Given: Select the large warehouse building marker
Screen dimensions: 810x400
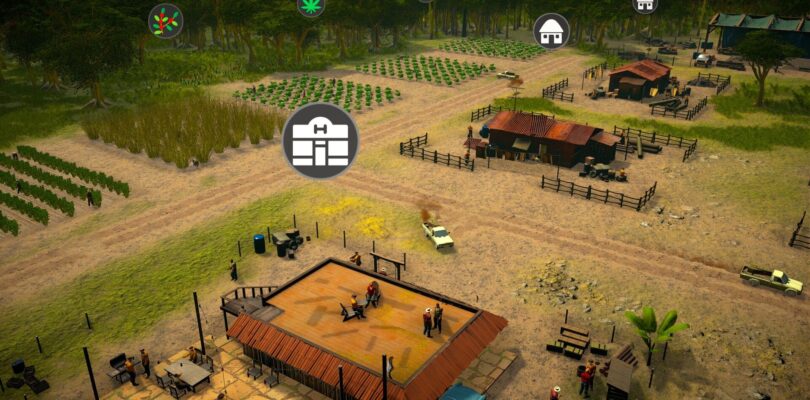Looking at the screenshot, I should (320, 141).
